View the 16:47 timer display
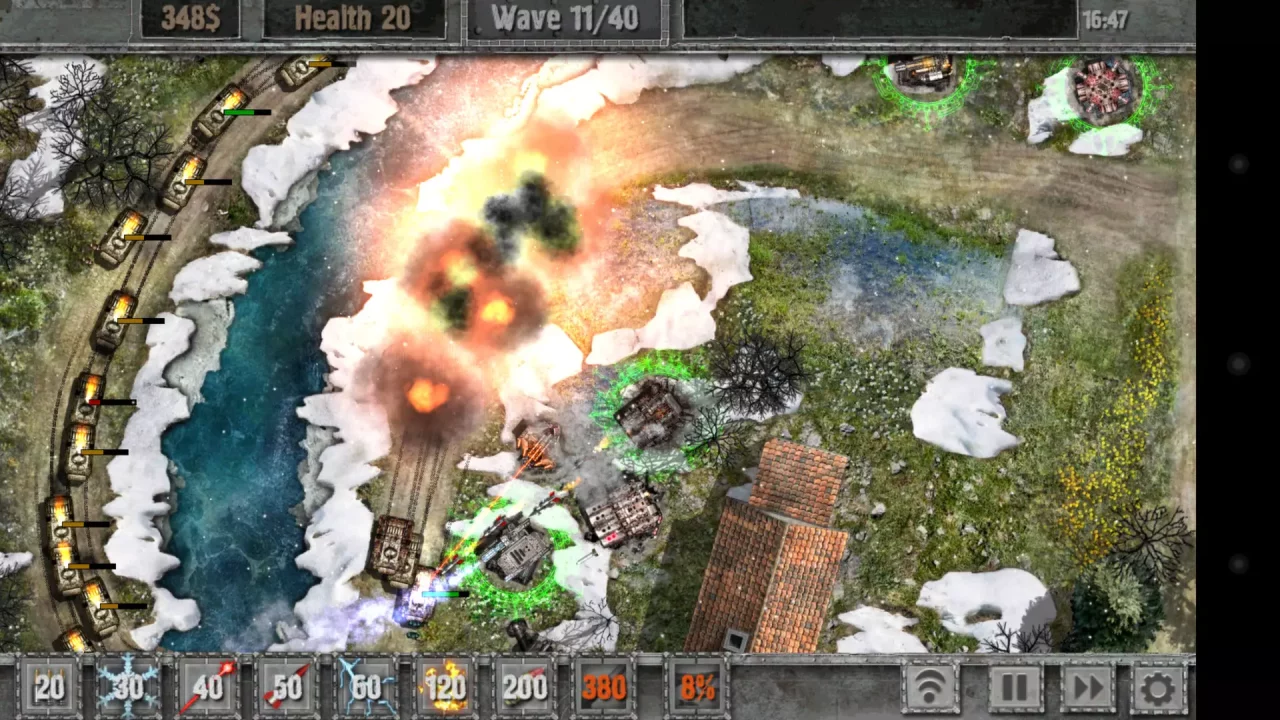Viewport: 1280px width, 720px height. pos(1105,17)
